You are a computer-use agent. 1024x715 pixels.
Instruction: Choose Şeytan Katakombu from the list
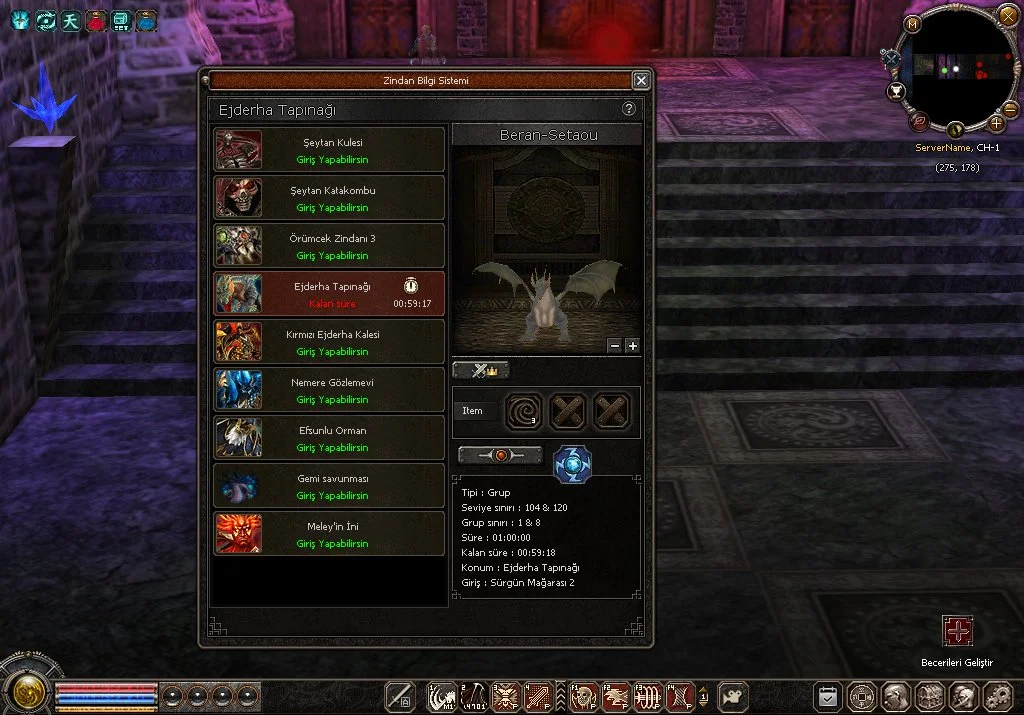[329, 198]
